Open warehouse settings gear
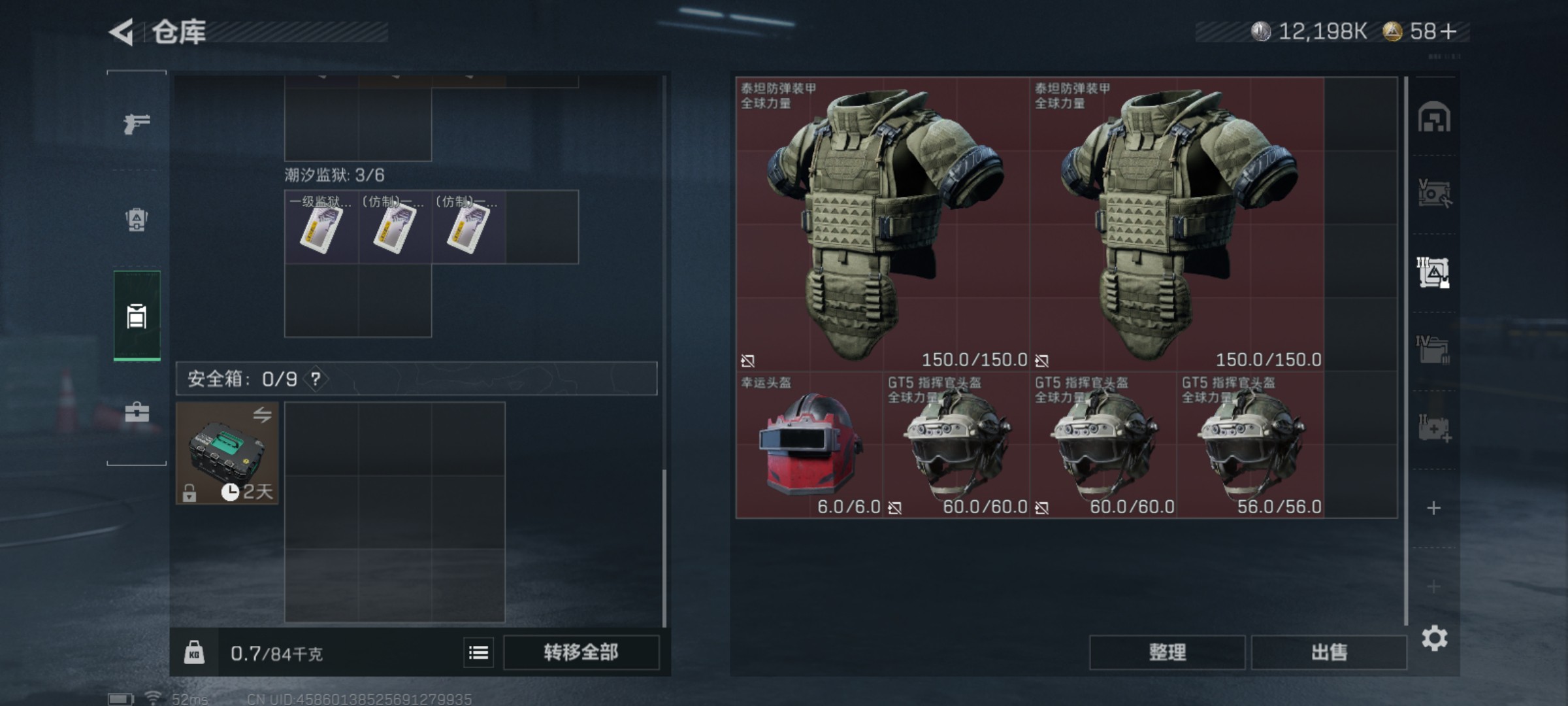Screen dimensions: 1568x706 tap(1434, 638)
